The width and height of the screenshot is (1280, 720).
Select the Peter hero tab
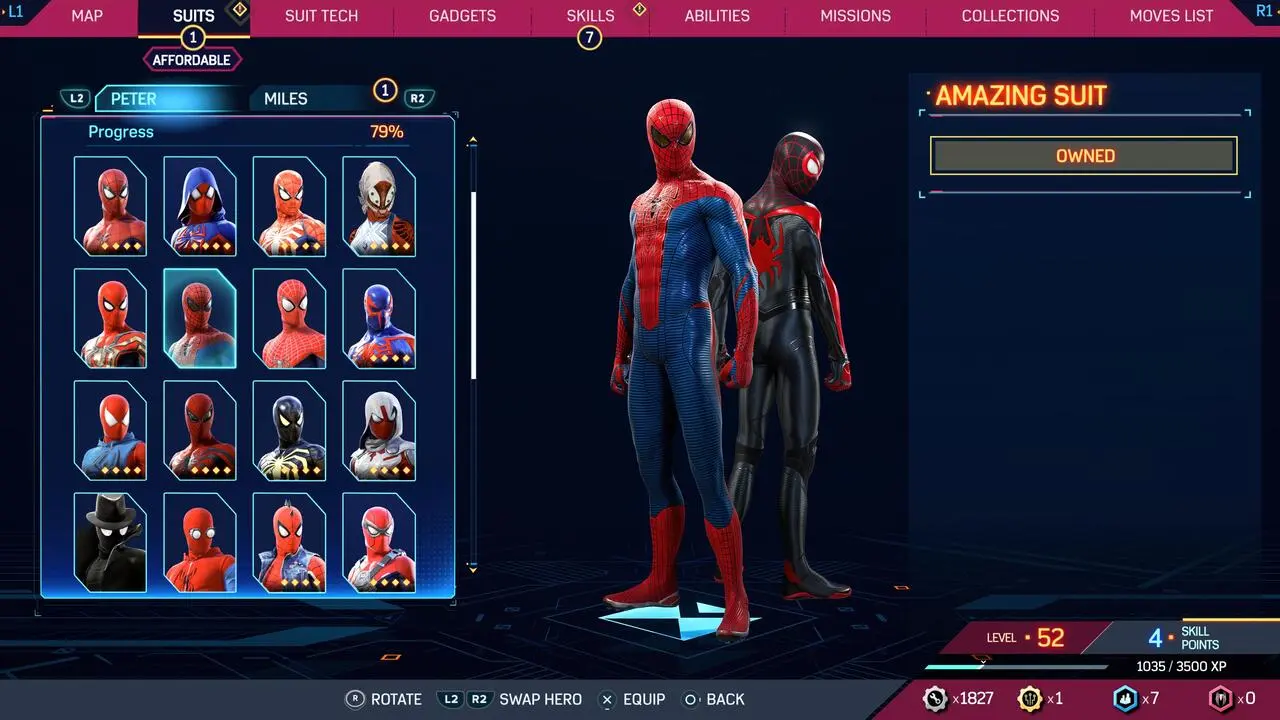[134, 98]
